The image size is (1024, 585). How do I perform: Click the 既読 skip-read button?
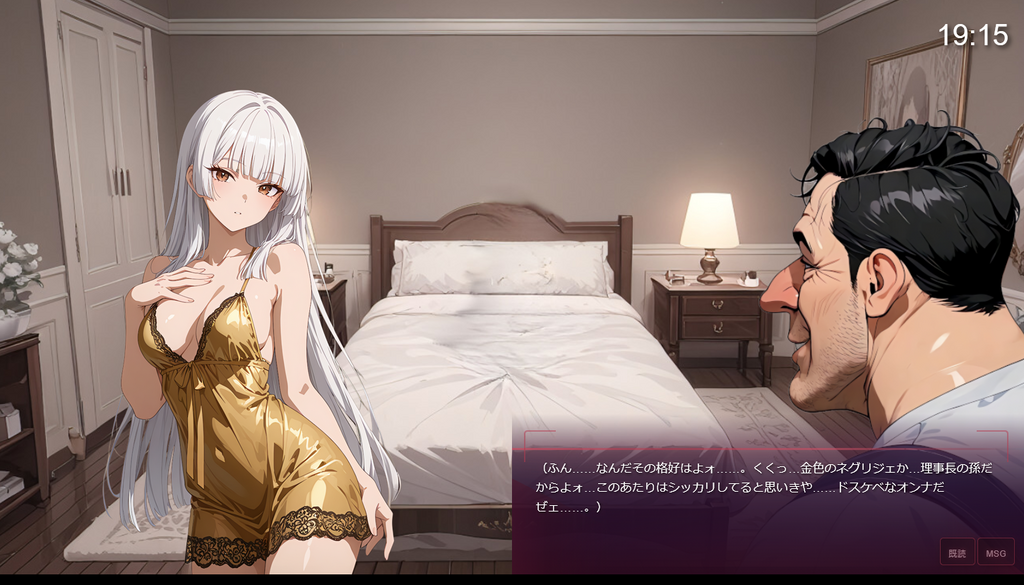click(957, 552)
